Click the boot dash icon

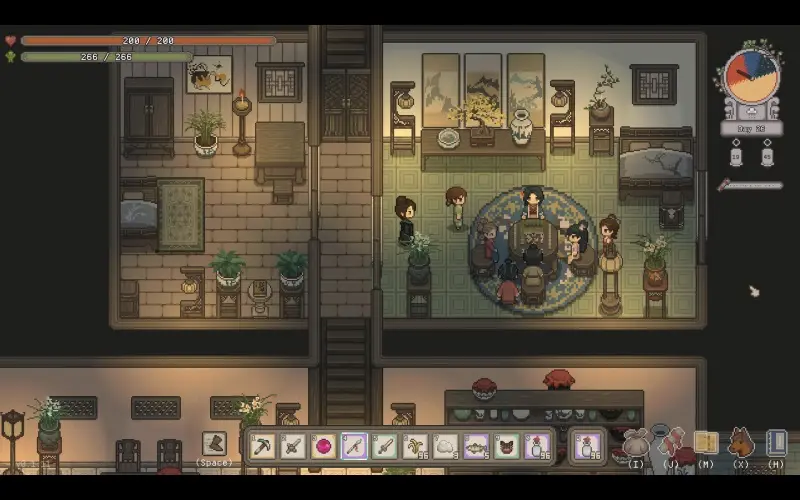[214, 443]
